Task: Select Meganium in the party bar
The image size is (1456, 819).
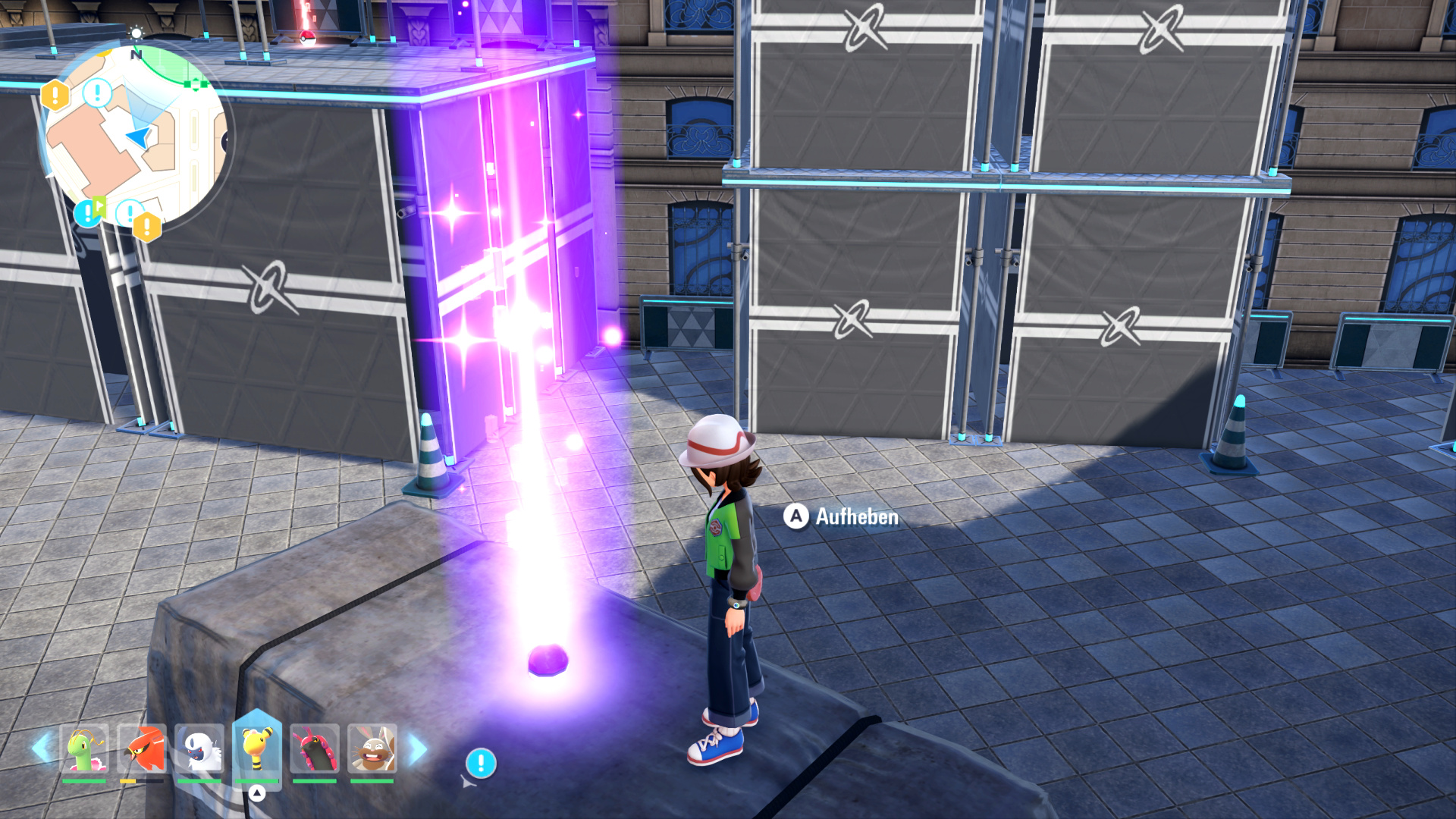Action: coord(84,748)
